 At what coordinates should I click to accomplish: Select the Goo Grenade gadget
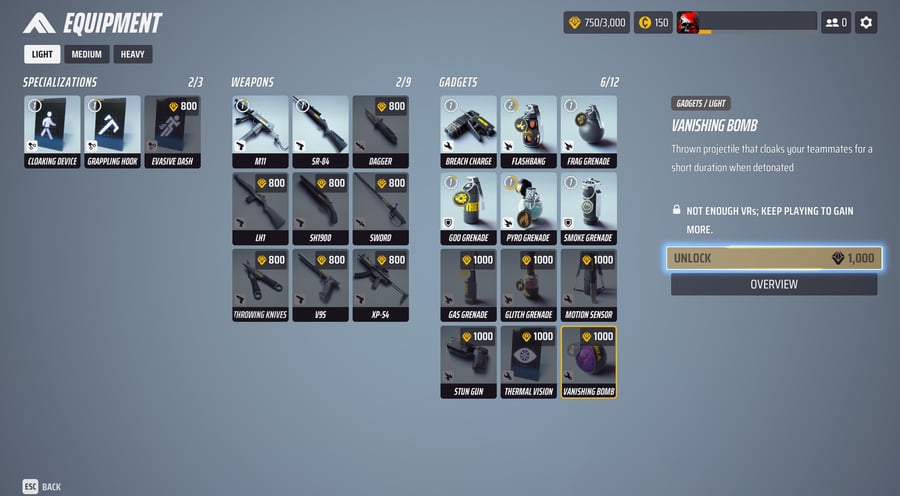[x=468, y=208]
